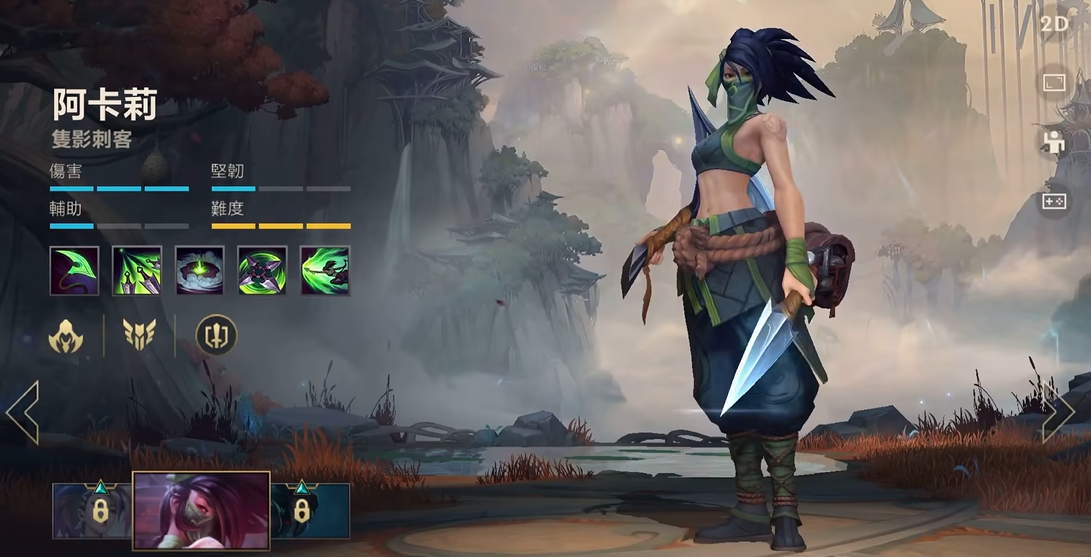1091x557 pixels.
Task: Open the circled sword build icon
Action: (x=216, y=336)
